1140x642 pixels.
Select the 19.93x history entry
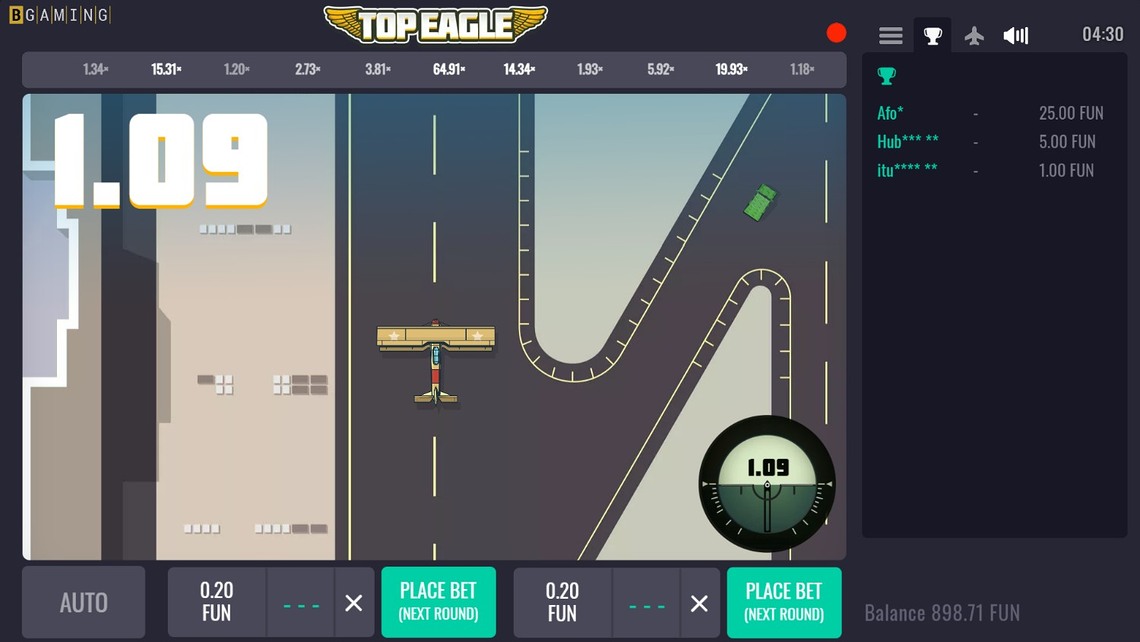tap(731, 70)
